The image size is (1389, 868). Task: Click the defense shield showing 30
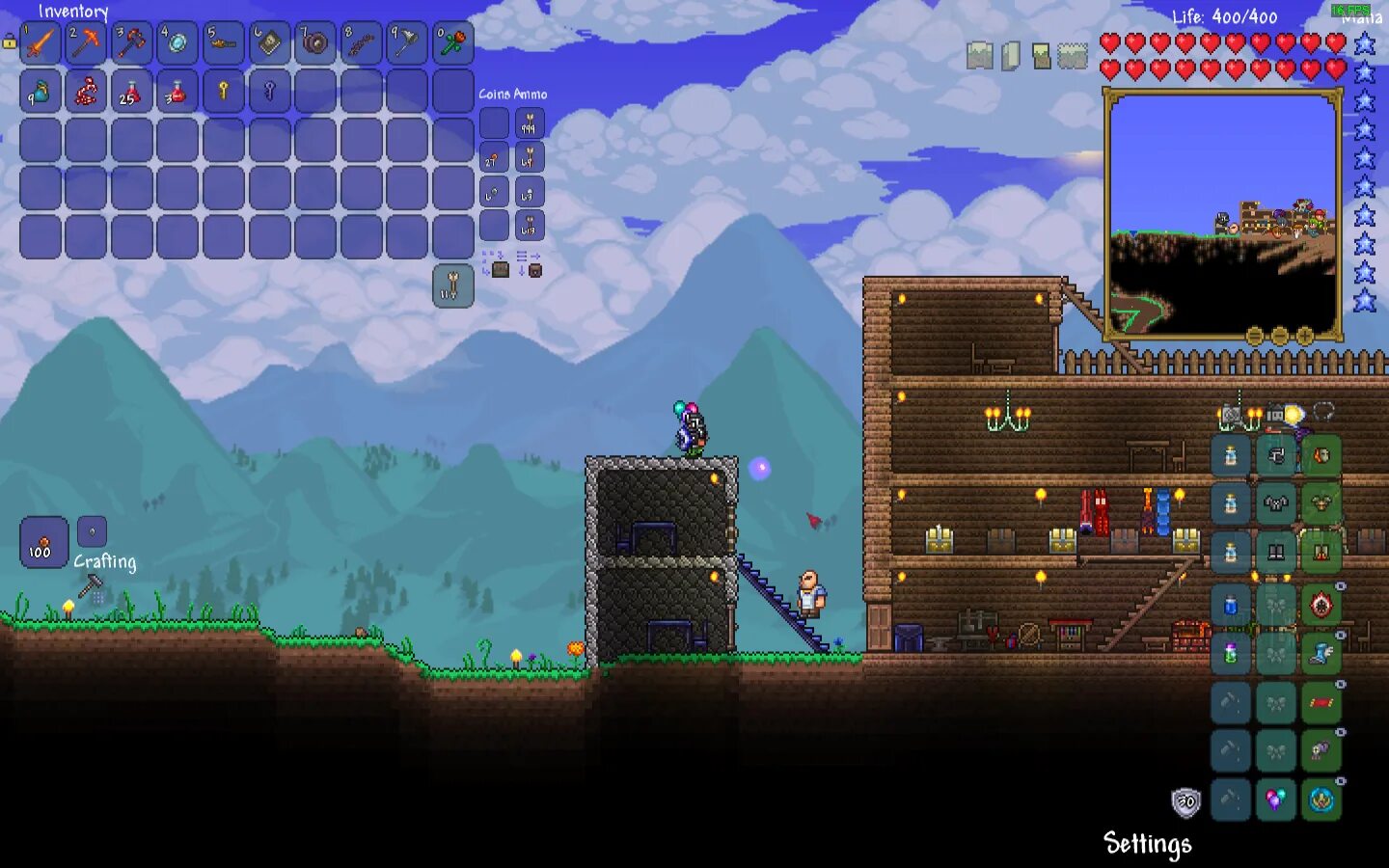pos(1185,801)
